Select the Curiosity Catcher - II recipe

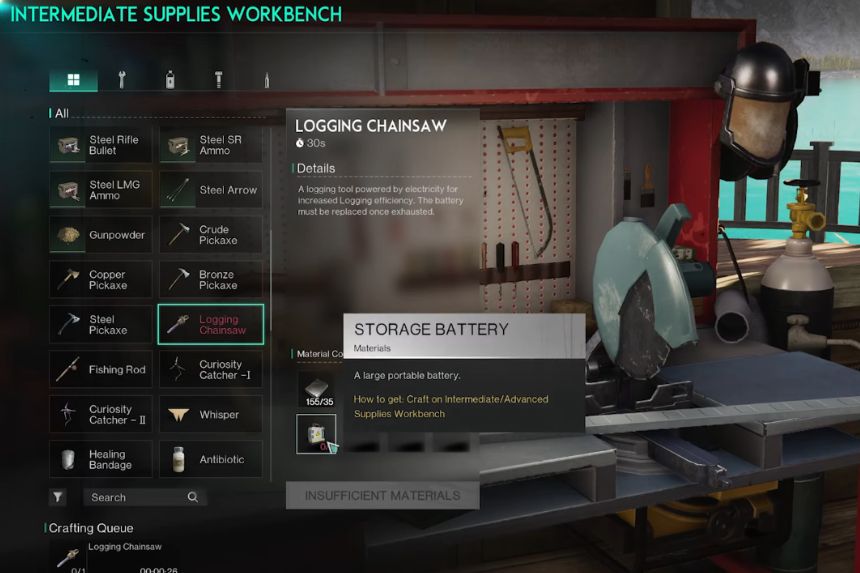tap(101, 415)
